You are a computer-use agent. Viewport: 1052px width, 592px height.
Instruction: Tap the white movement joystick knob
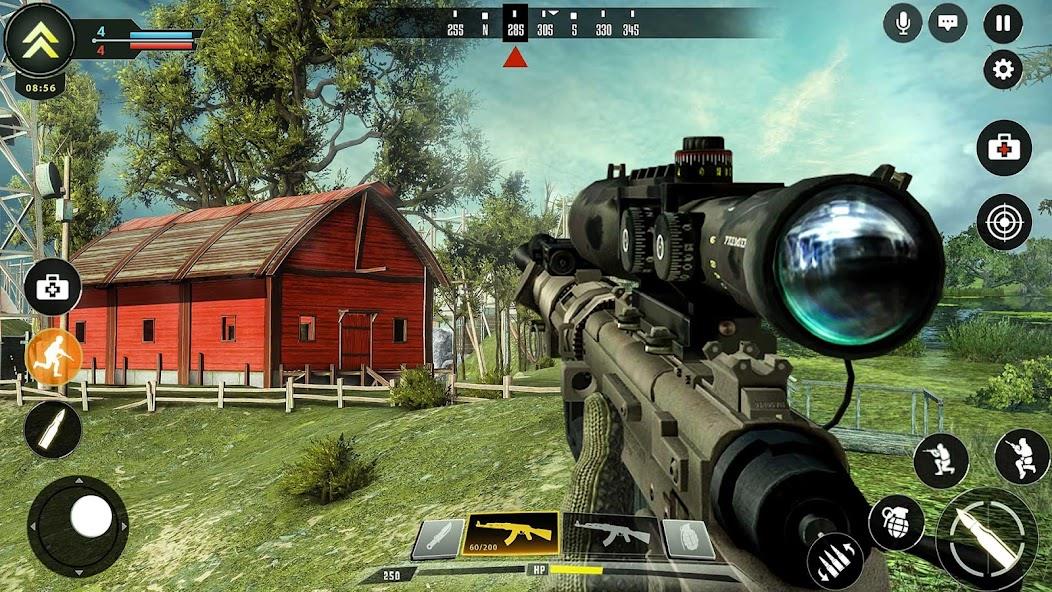coord(91,517)
